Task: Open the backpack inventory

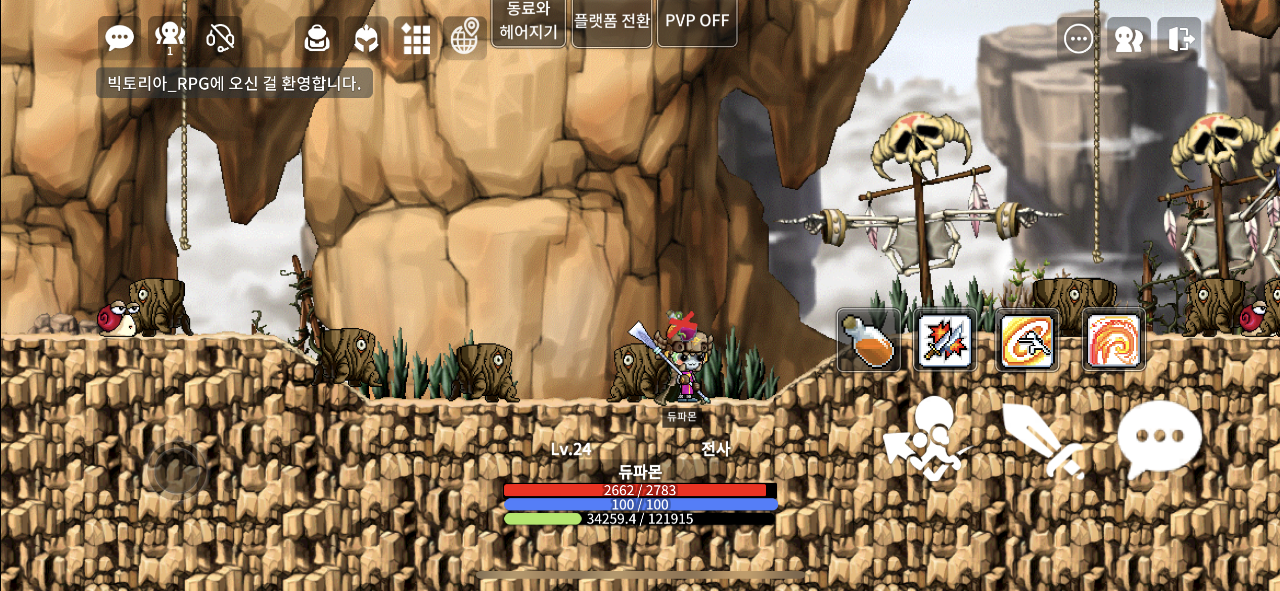Action: [317, 38]
